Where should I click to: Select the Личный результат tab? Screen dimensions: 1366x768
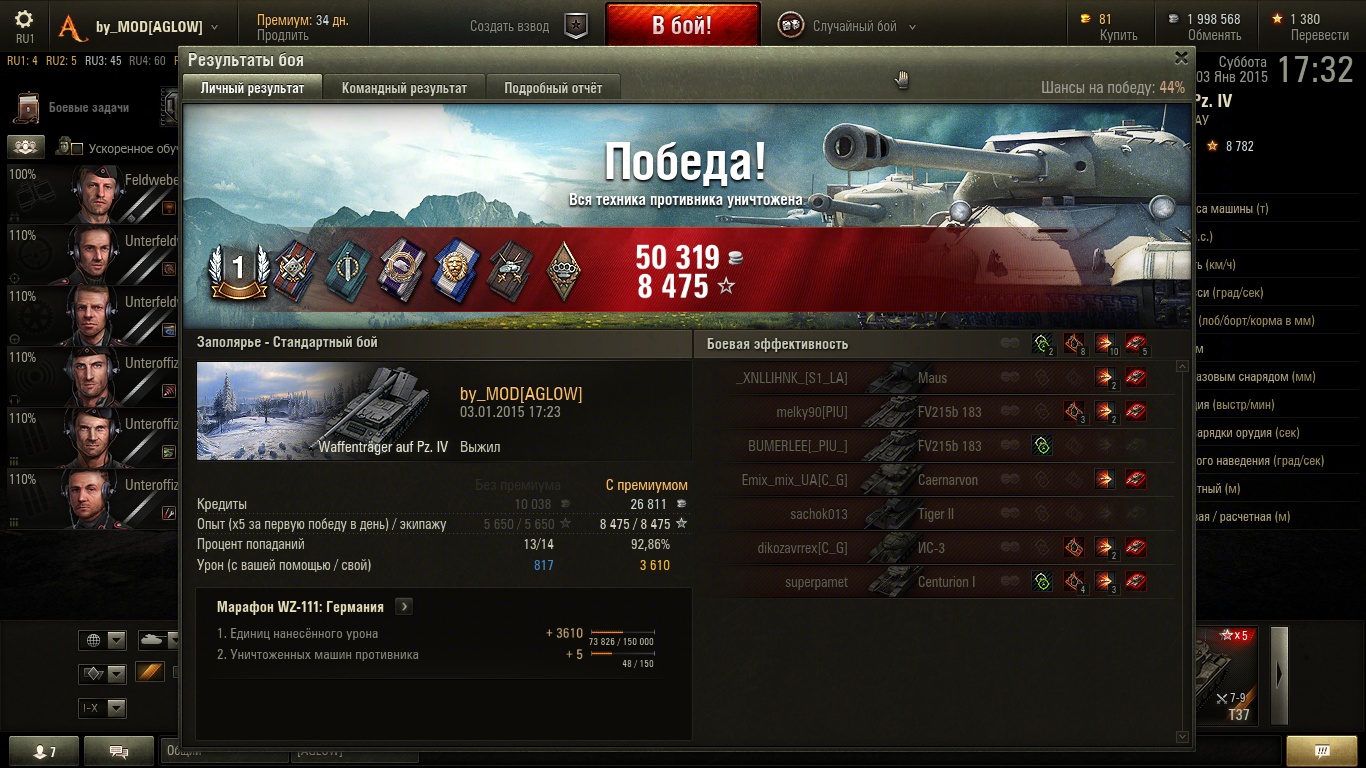click(252, 88)
